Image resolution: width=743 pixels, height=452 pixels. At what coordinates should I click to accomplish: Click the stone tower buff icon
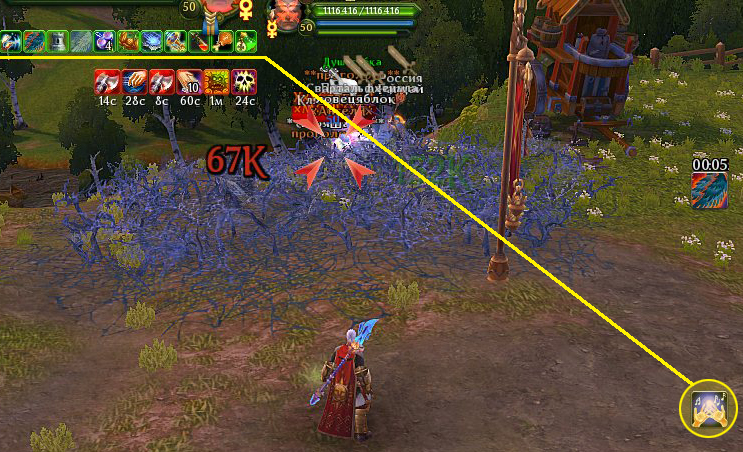57,41
